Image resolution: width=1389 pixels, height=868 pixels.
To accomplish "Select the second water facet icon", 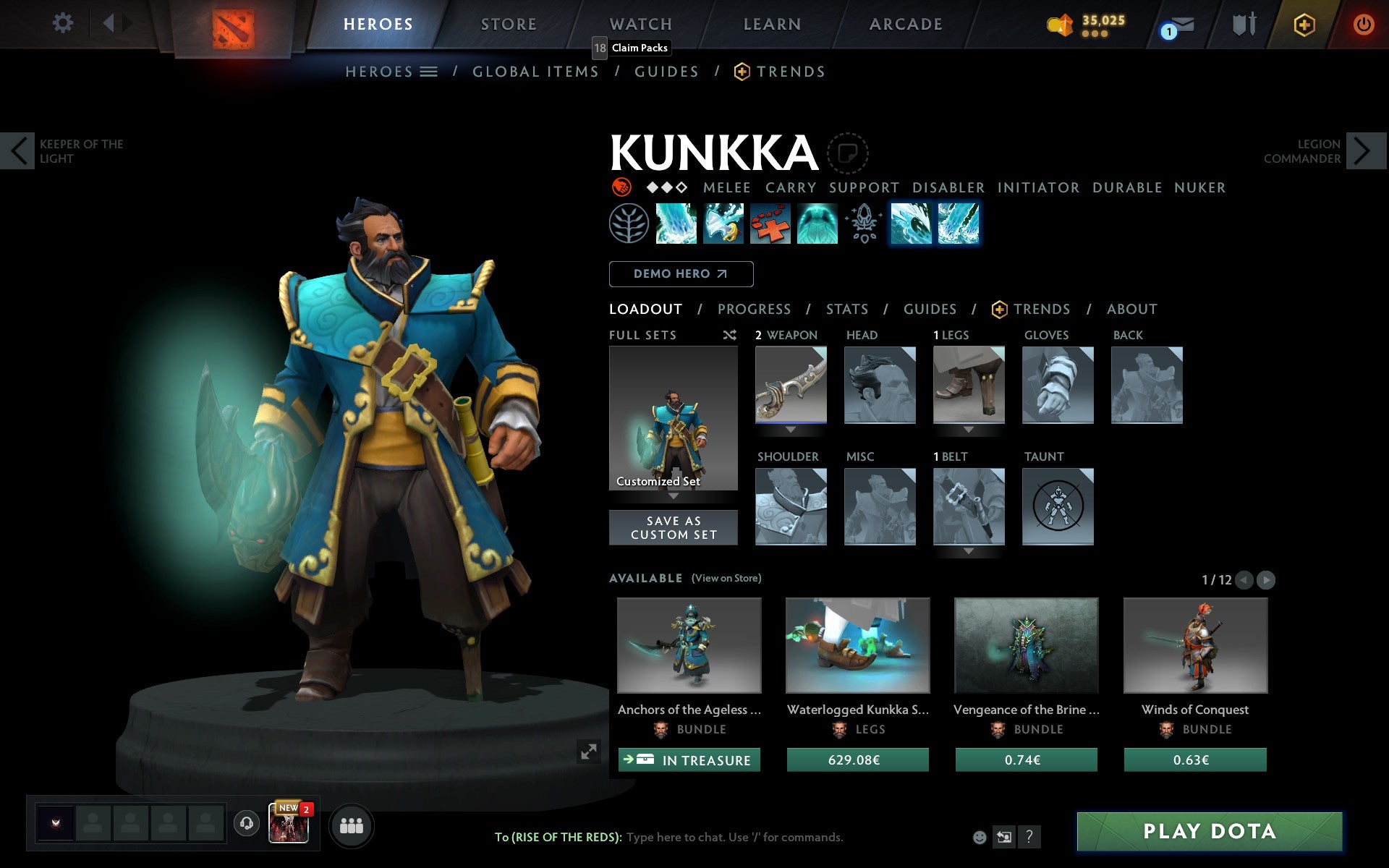I will [958, 224].
